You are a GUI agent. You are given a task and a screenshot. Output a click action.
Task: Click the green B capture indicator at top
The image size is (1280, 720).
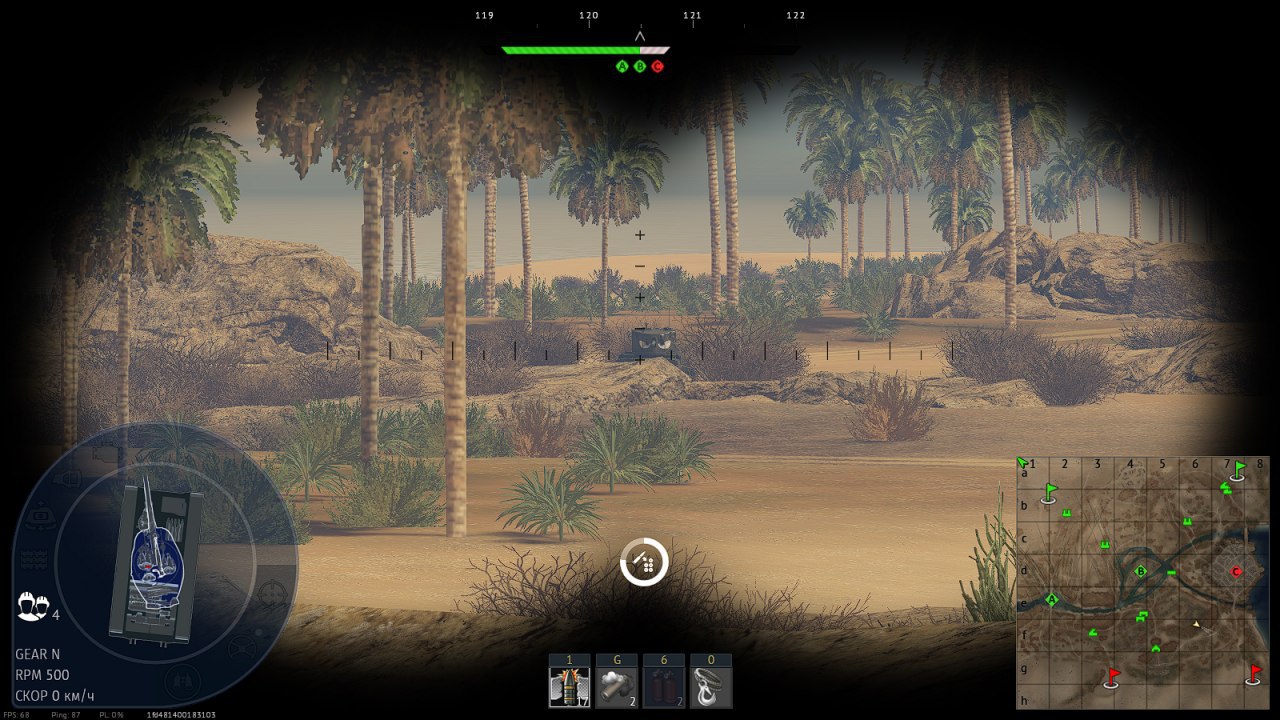pos(640,67)
